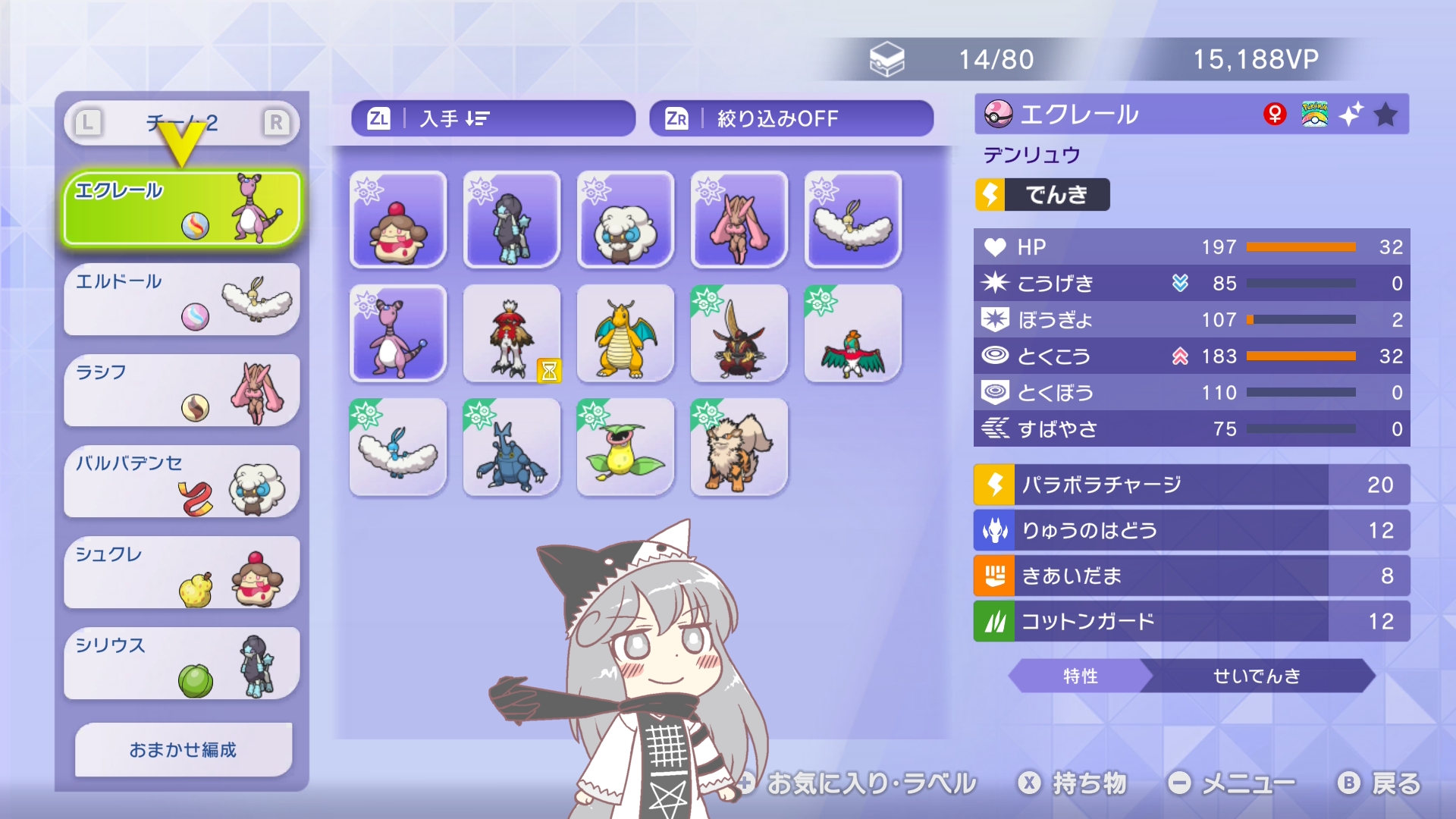Select team member シュクレ
The width and height of the screenshot is (1456, 819).
(182, 573)
